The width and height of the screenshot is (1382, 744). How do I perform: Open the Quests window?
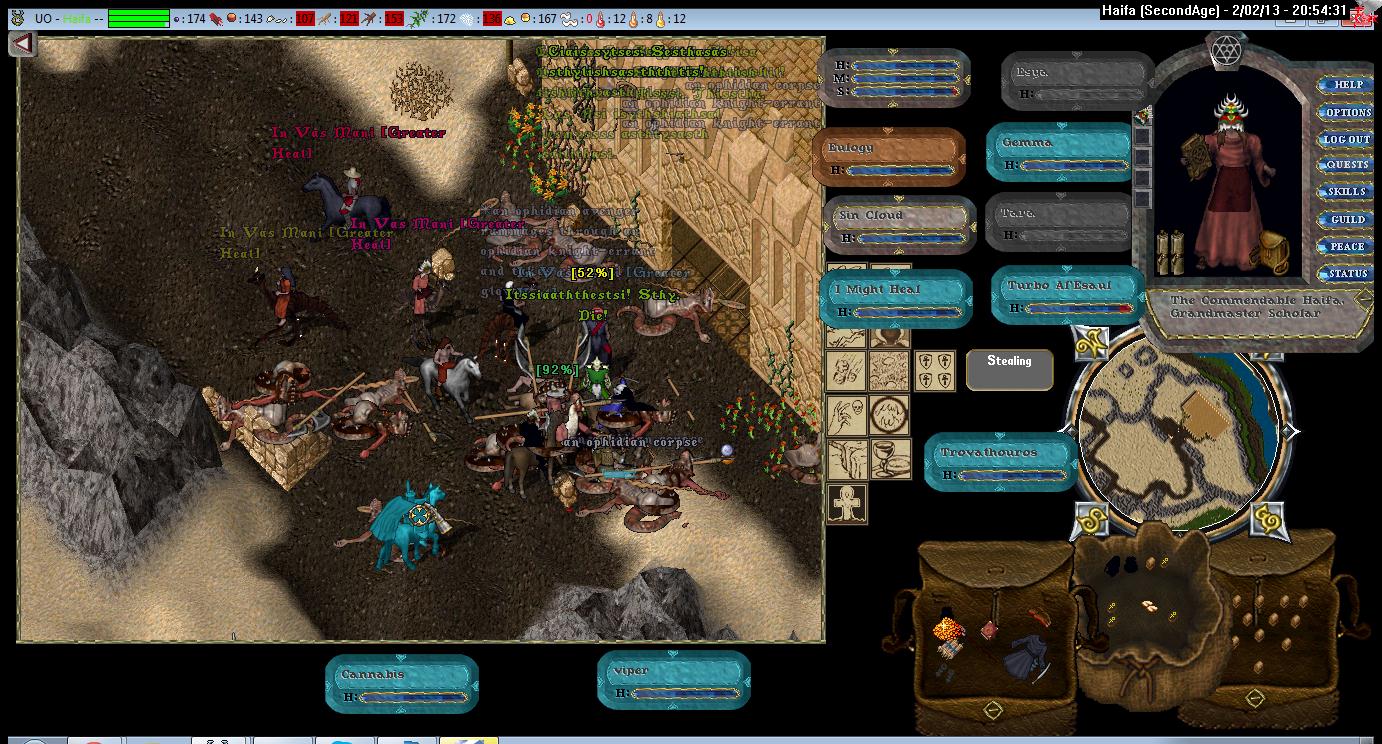[x=1347, y=165]
